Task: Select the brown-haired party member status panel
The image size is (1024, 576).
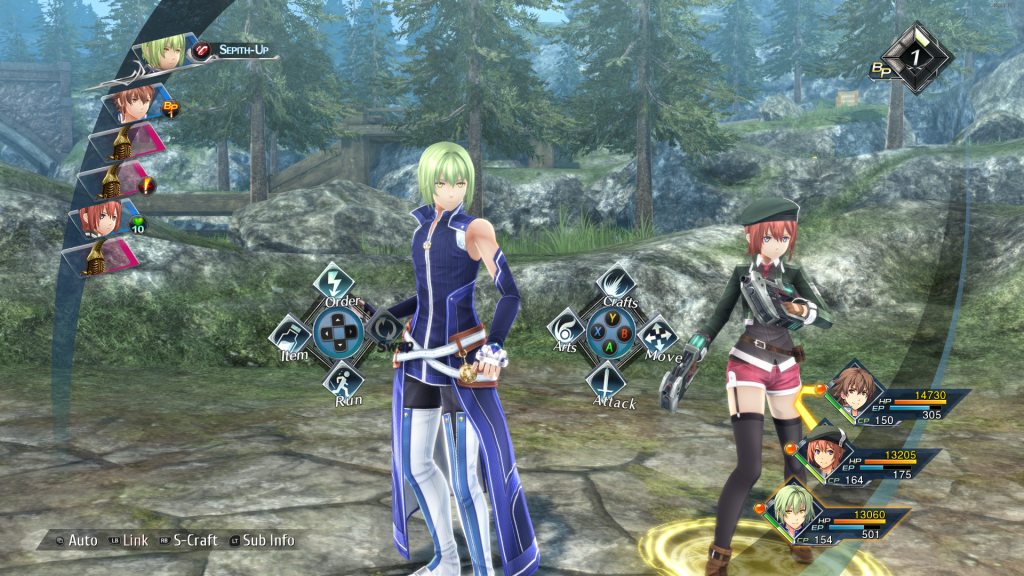Action: (x=895, y=403)
